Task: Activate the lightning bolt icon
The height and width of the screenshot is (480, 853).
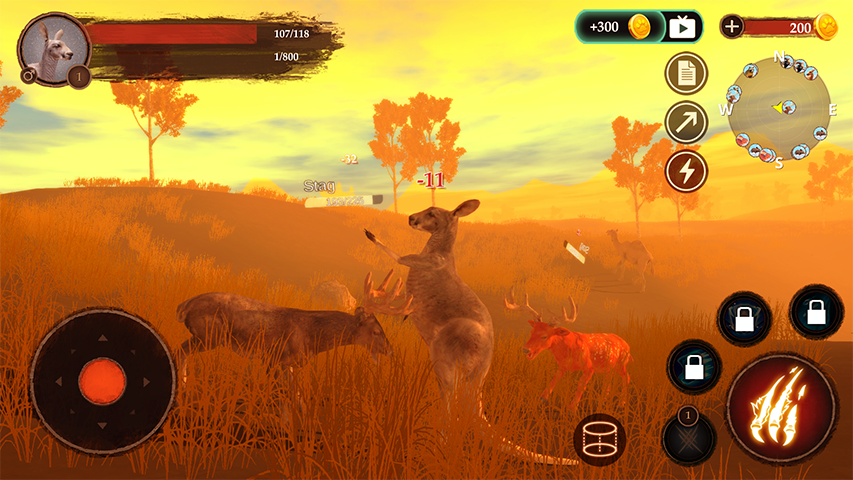Action: (x=686, y=171)
